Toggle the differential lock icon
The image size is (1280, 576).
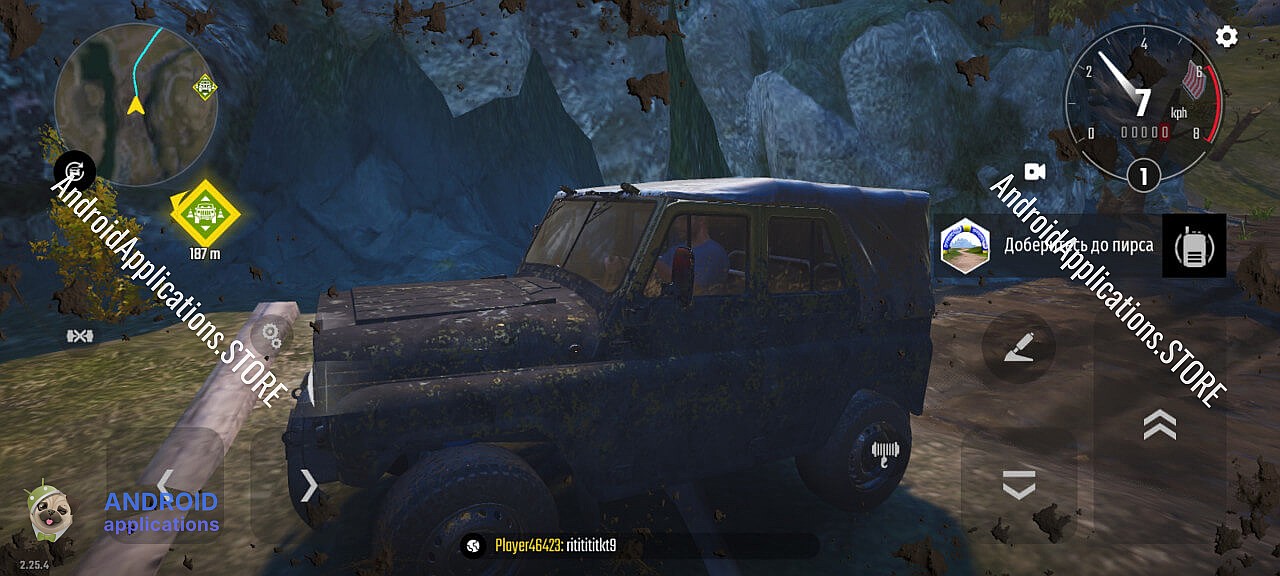(80, 336)
